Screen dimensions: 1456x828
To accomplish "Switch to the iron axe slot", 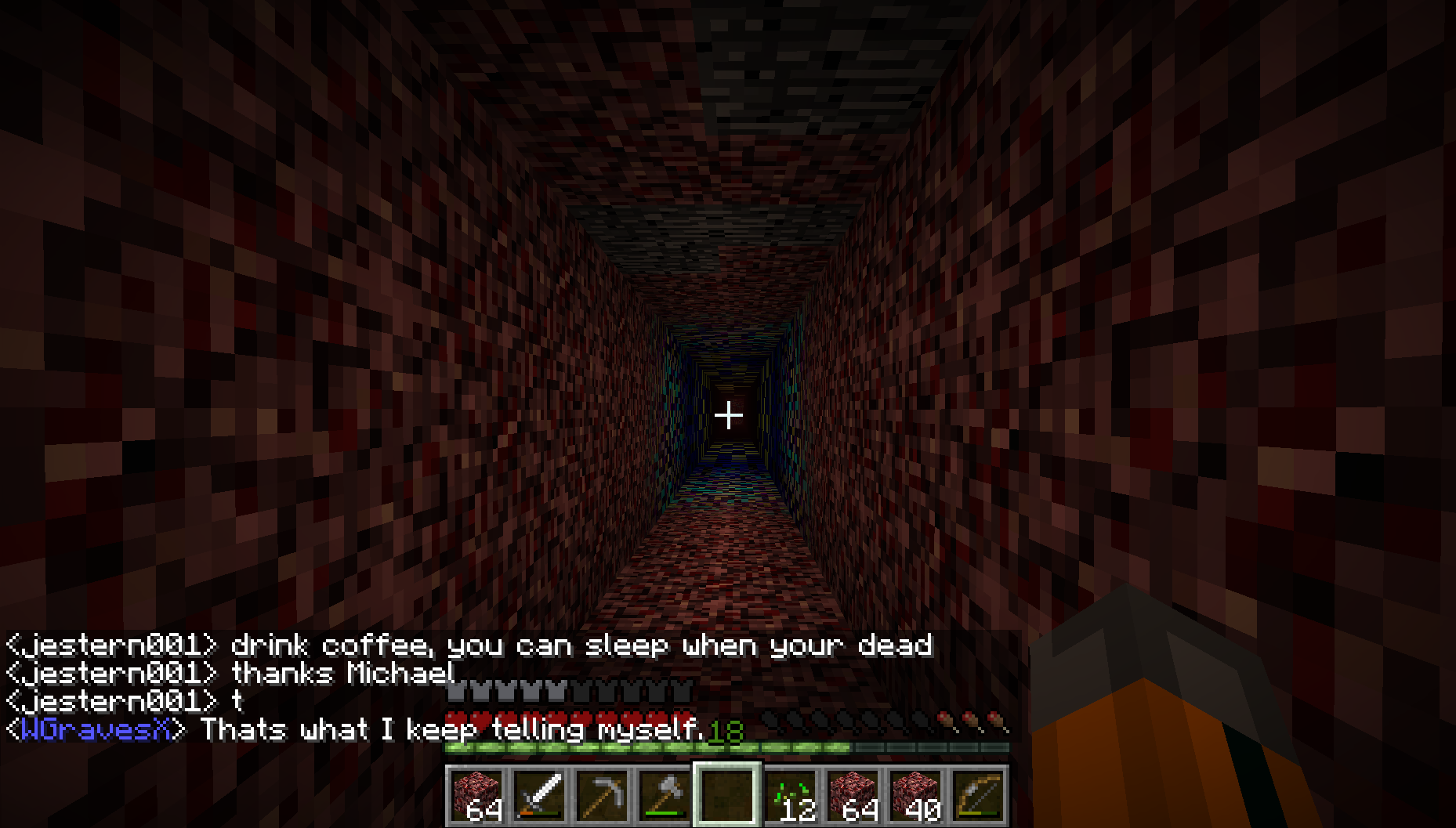I will [x=665, y=795].
